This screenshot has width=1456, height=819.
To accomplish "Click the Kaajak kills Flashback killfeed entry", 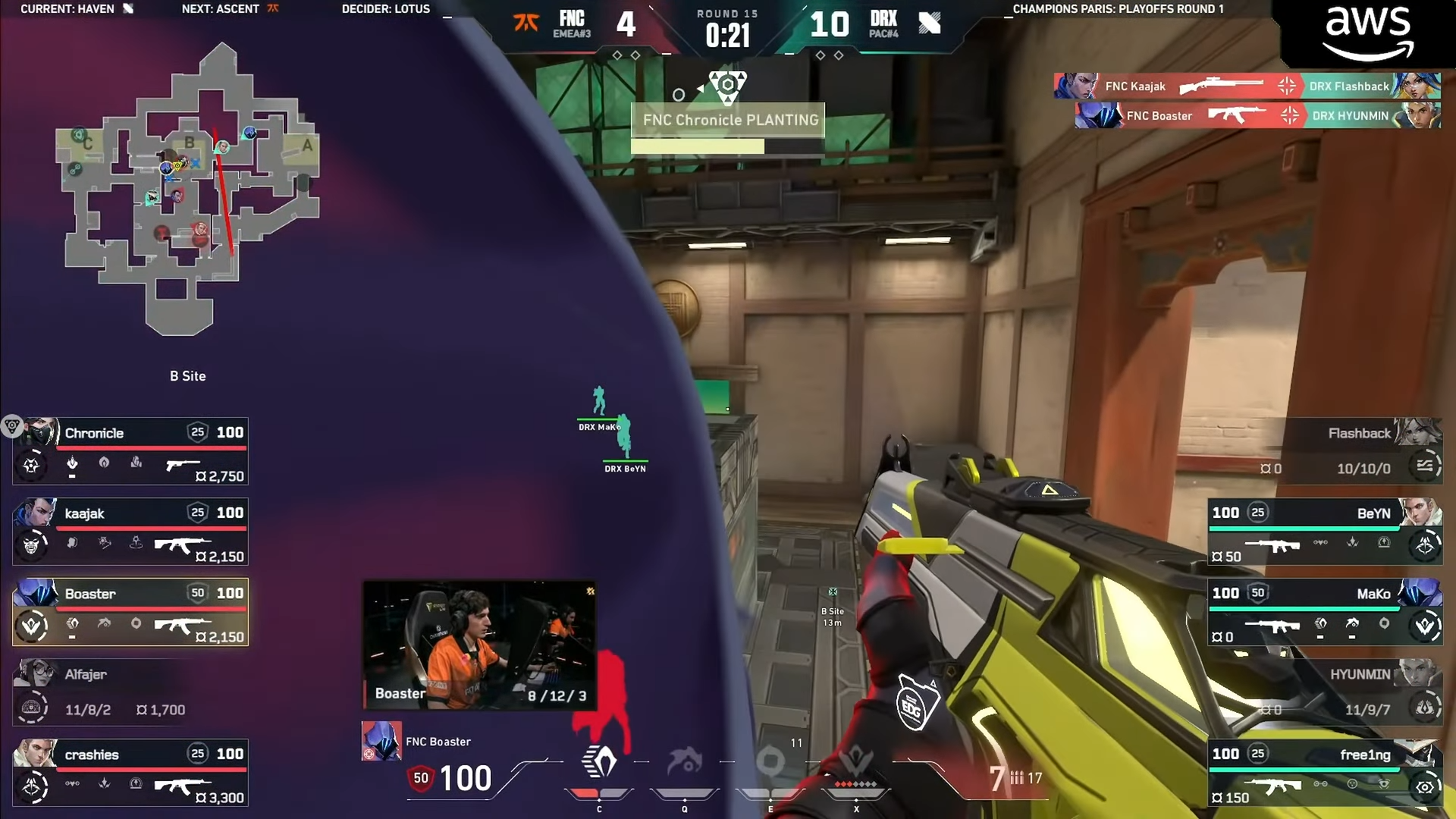I will [1247, 86].
